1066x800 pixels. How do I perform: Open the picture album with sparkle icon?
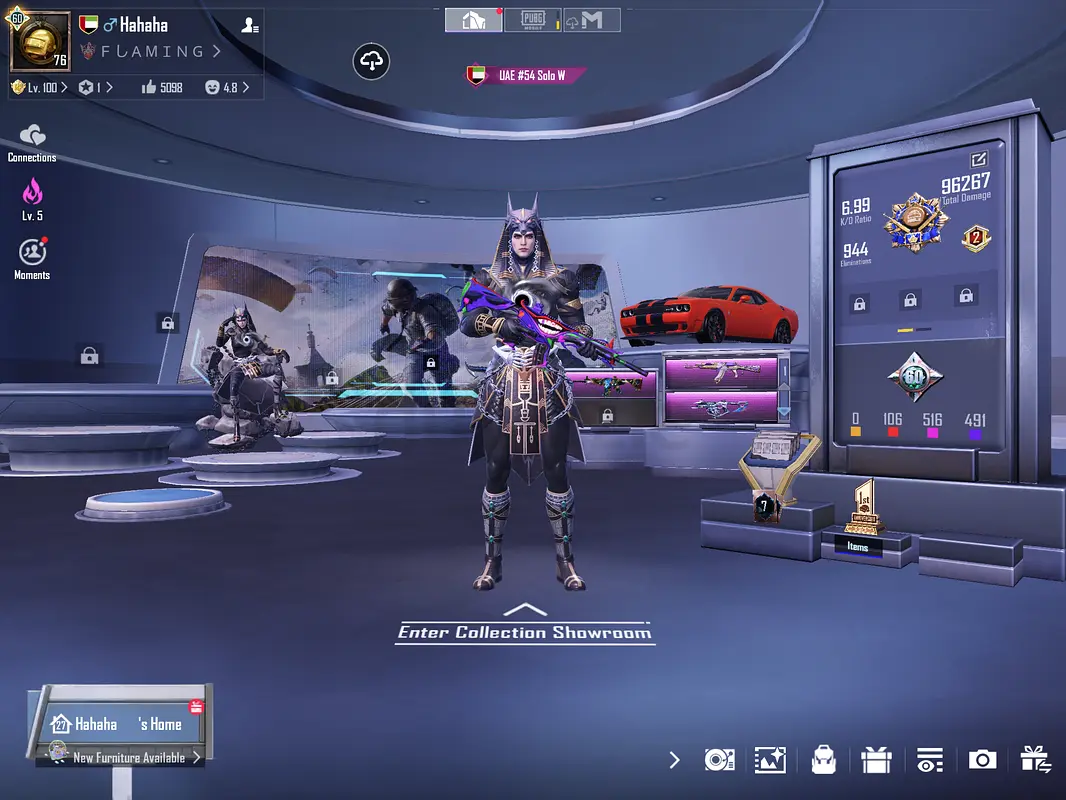point(771,760)
